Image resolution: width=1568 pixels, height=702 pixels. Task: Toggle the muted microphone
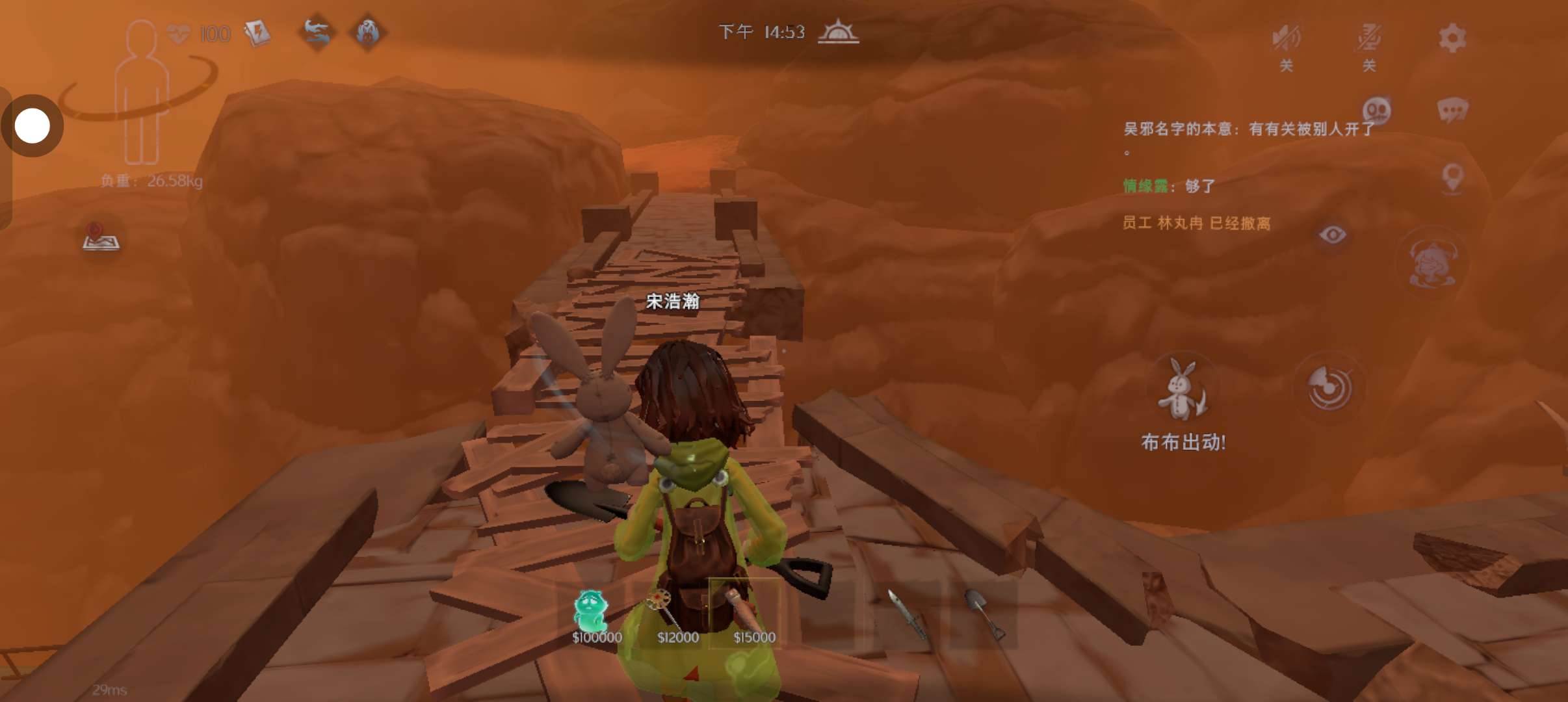(1368, 39)
